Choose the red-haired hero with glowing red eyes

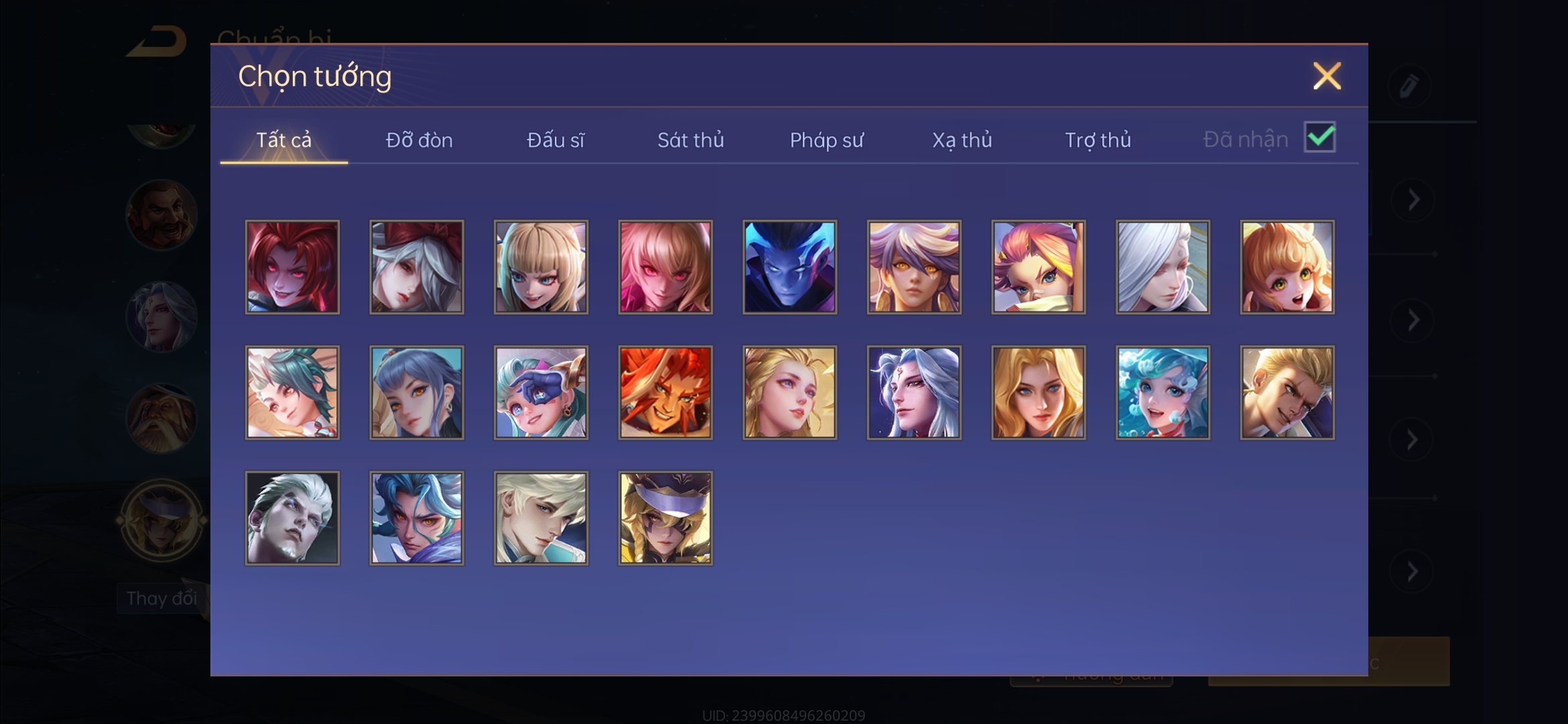[x=292, y=267]
